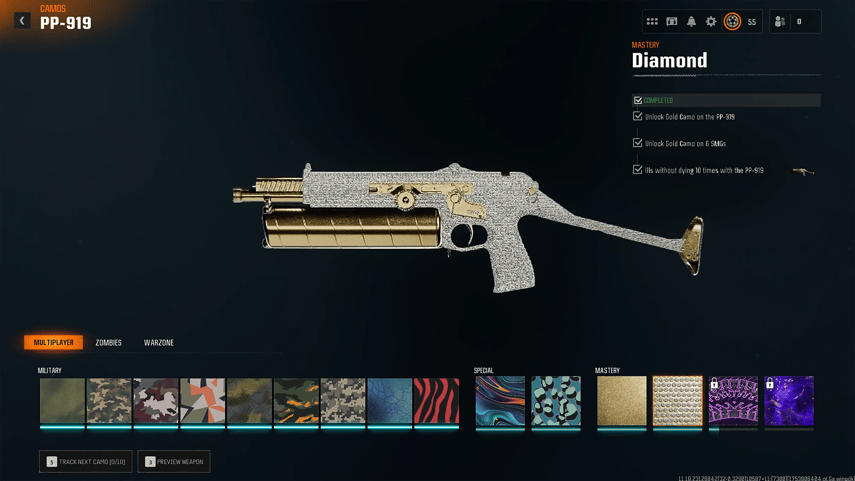Viewport: 855px width, 481px height.
Task: Switch to the Zombies camo tab
Action: (x=108, y=343)
